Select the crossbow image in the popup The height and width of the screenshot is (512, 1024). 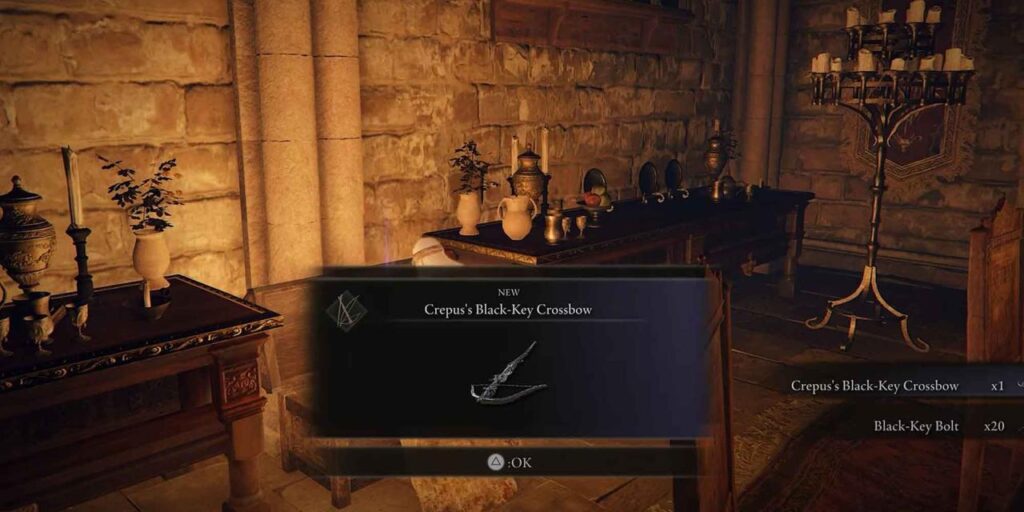coord(510,374)
